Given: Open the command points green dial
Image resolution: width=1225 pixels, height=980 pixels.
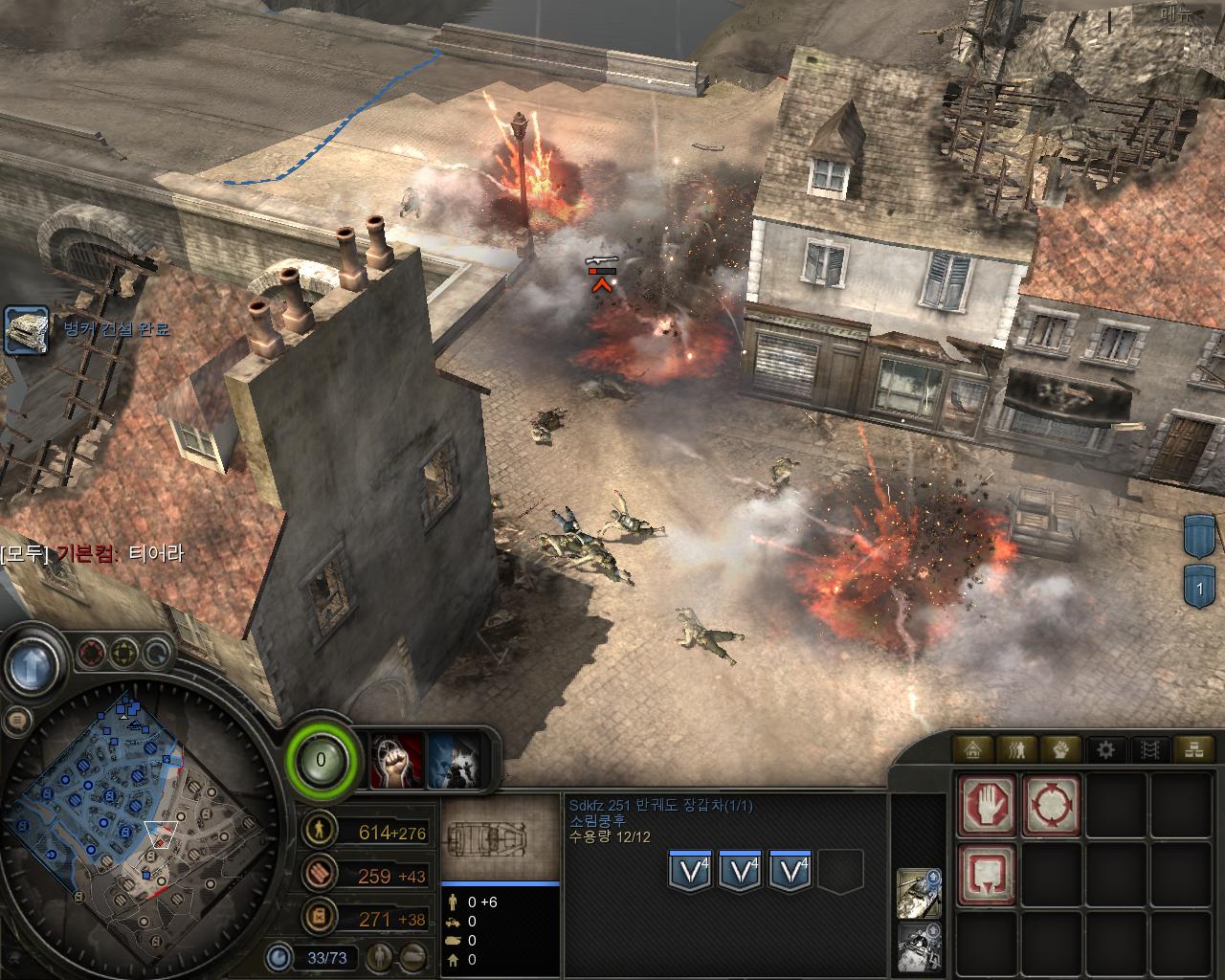Looking at the screenshot, I should click(x=322, y=762).
